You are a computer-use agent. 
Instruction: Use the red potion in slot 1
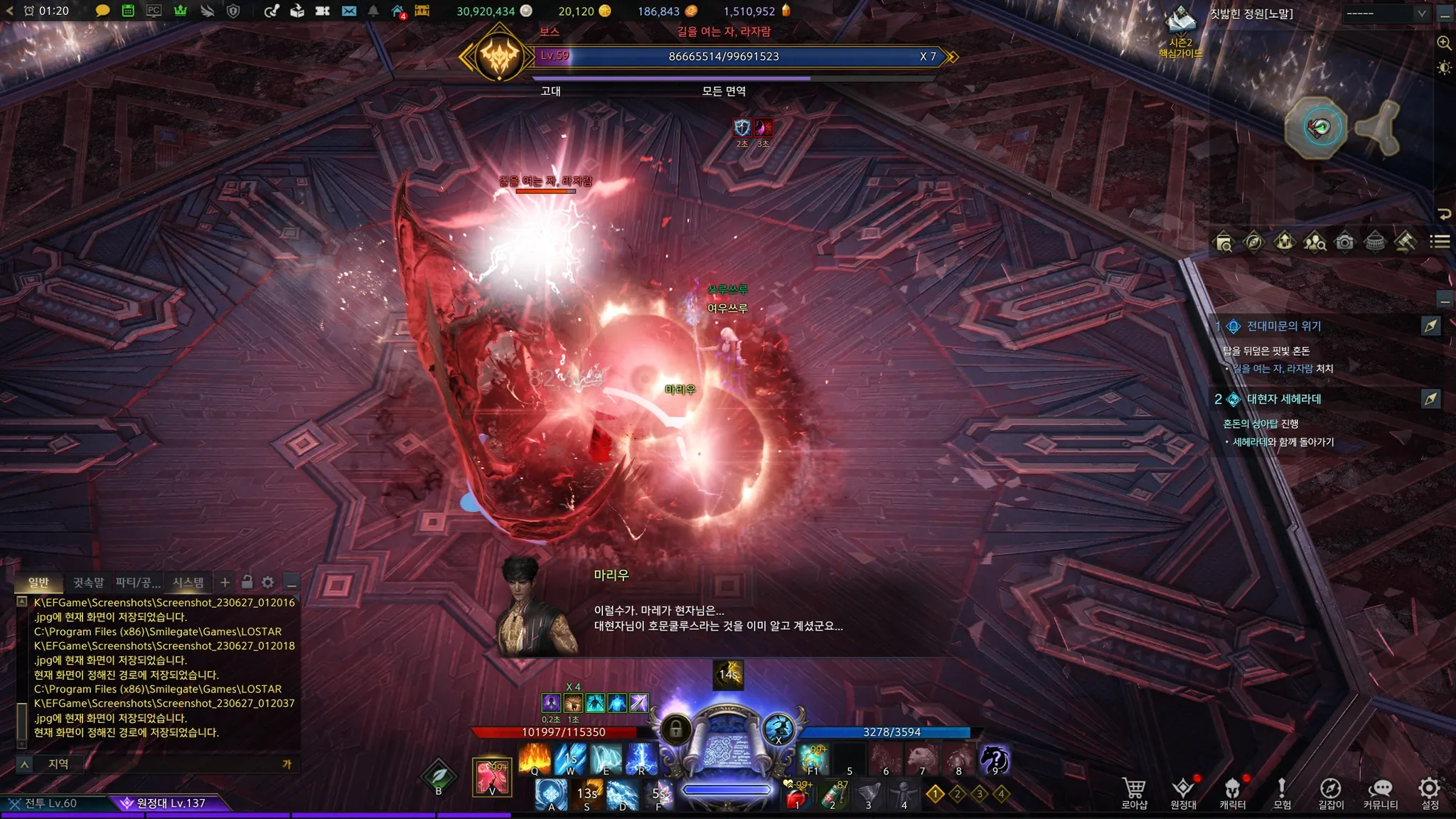click(798, 796)
